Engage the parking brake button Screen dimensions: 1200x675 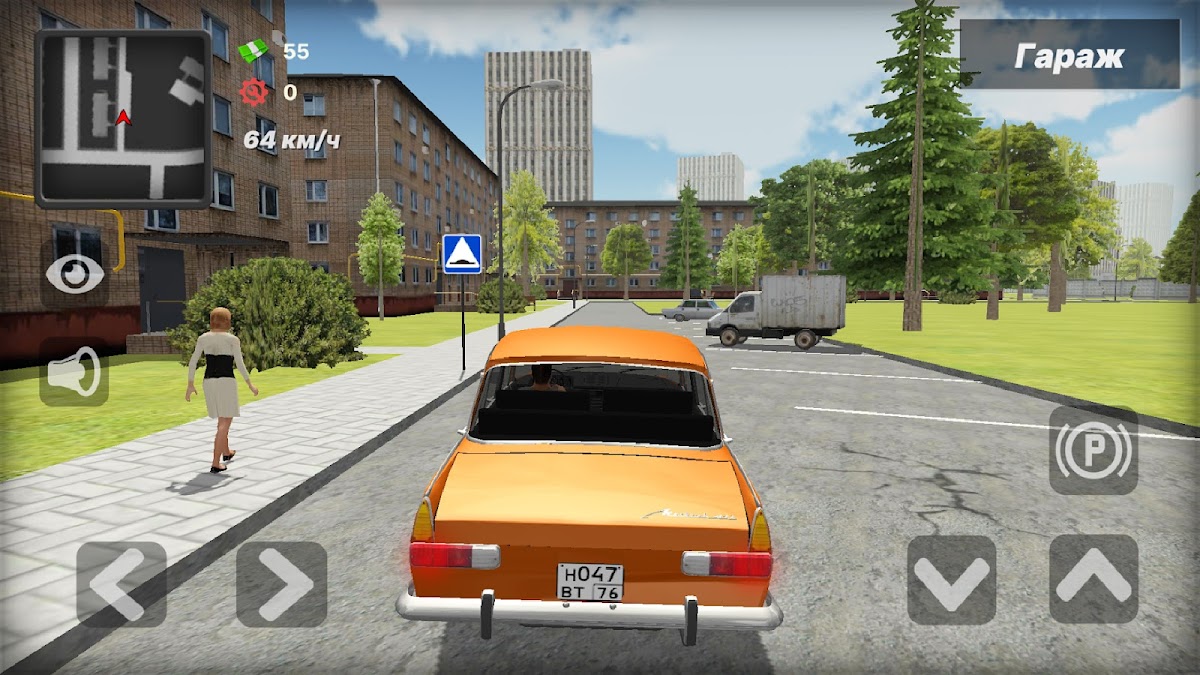tap(1093, 450)
